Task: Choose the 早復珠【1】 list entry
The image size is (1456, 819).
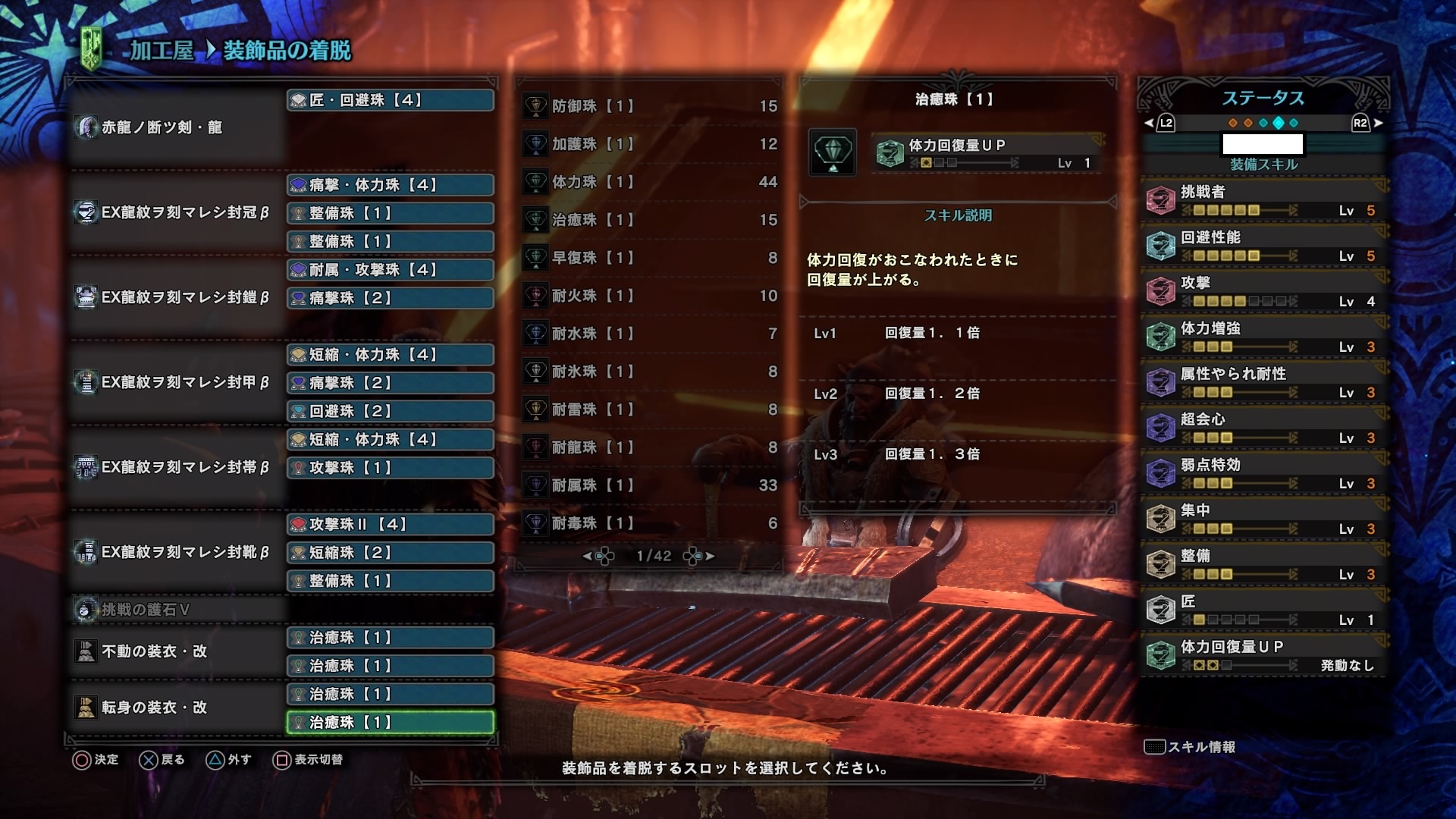Action: pyautogui.click(x=650, y=258)
